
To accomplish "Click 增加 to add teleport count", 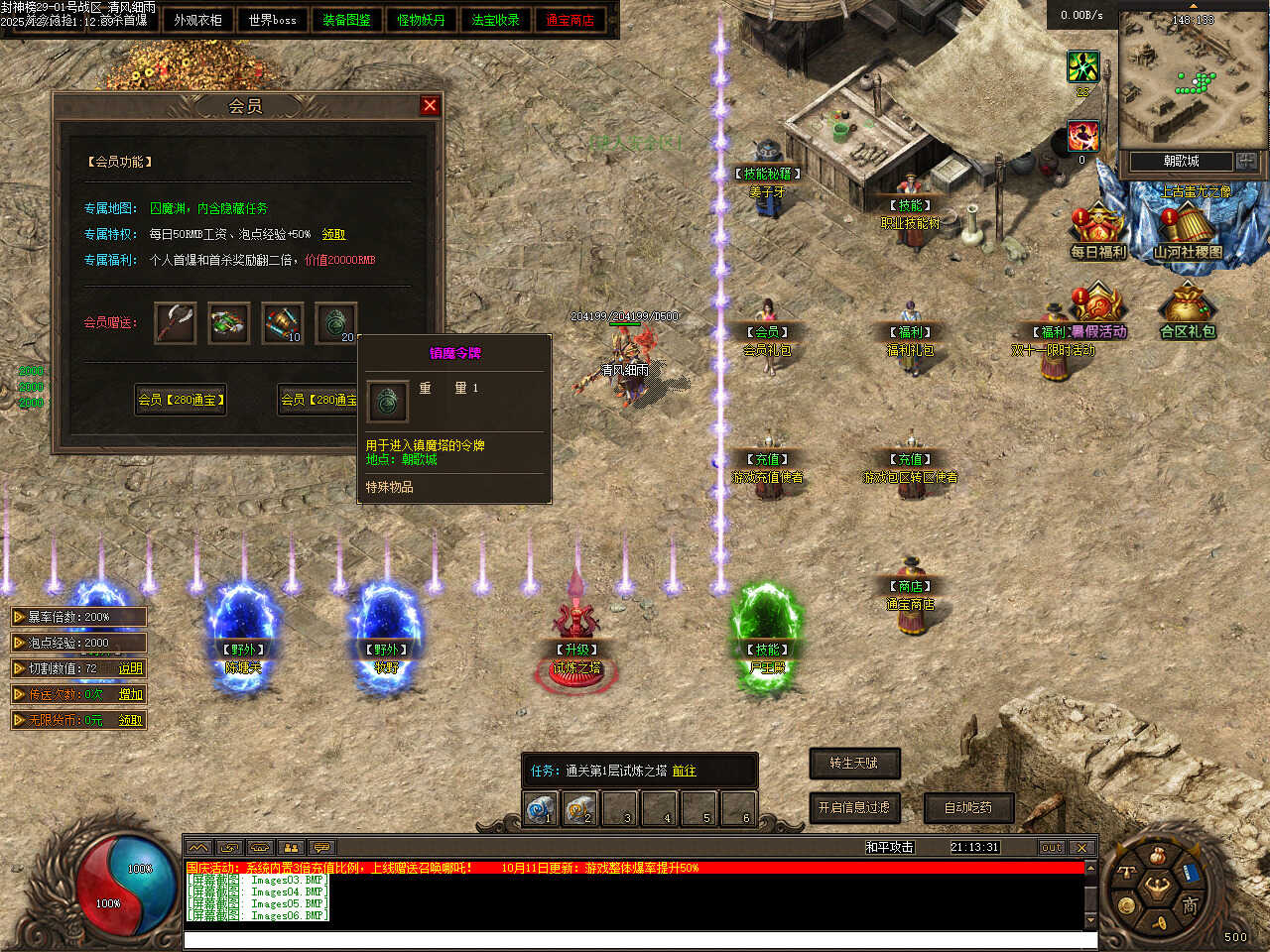I will coord(131,694).
